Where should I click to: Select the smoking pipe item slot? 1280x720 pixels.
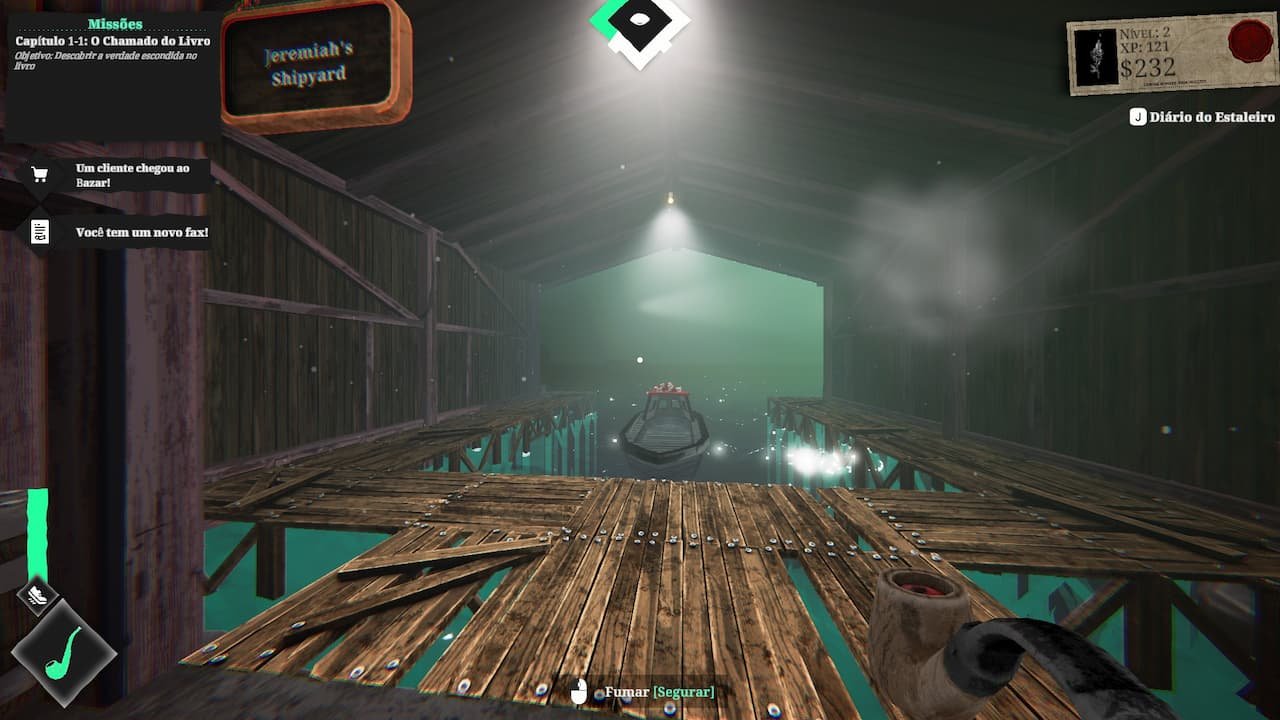pos(64,652)
